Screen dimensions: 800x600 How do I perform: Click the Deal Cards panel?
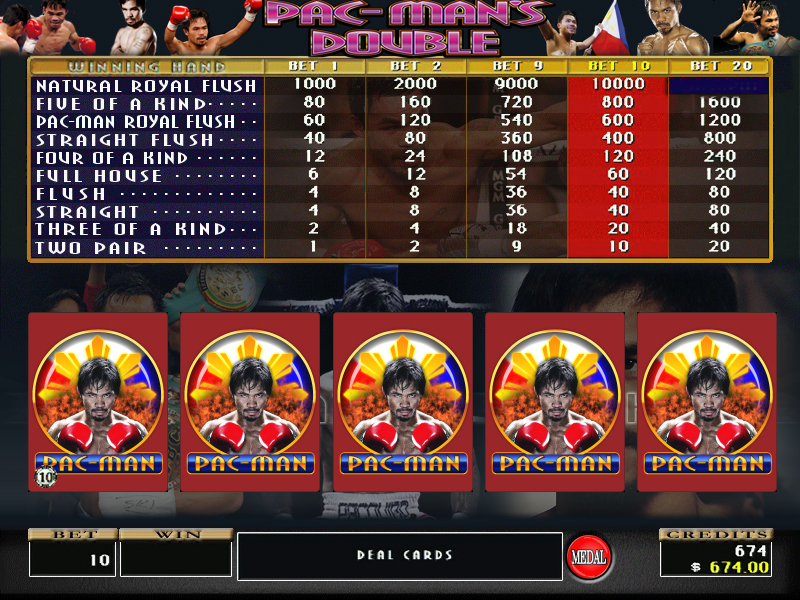(x=400, y=555)
